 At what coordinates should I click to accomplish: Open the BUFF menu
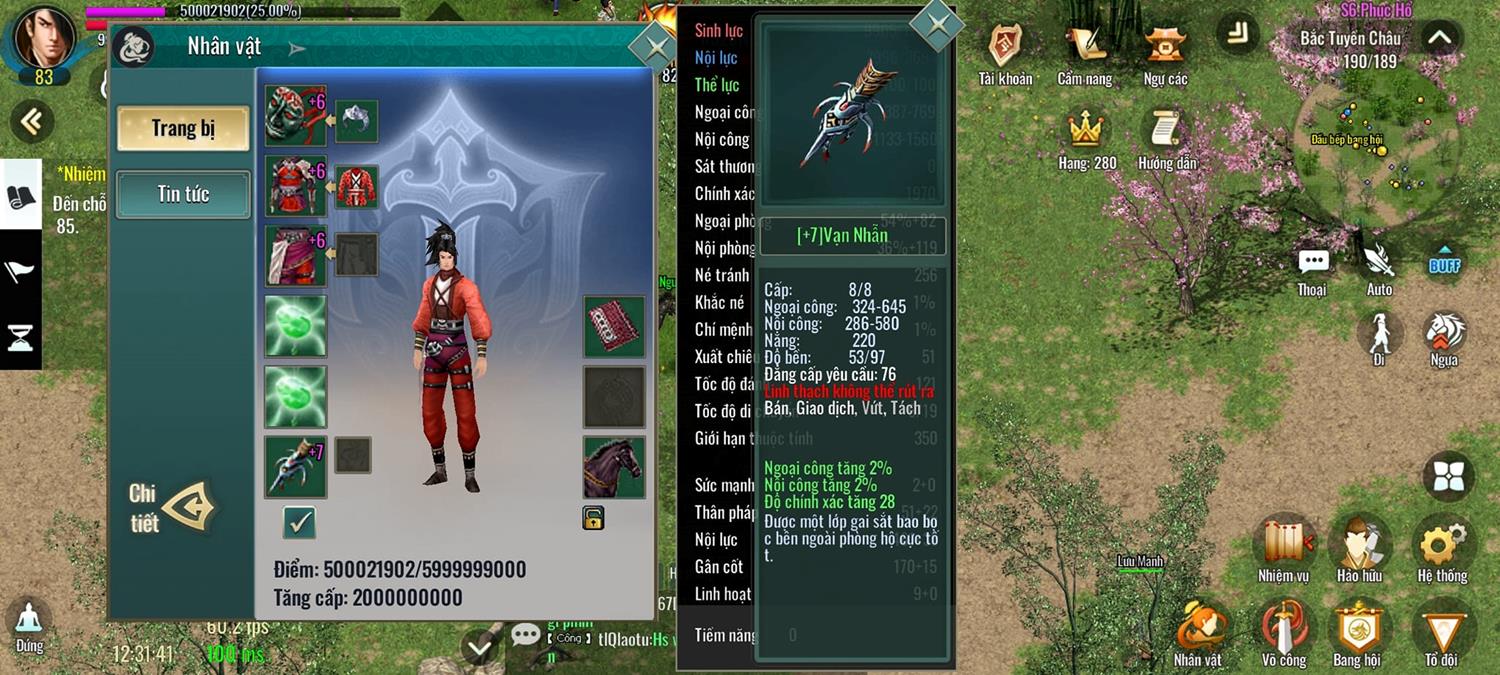point(1445,261)
